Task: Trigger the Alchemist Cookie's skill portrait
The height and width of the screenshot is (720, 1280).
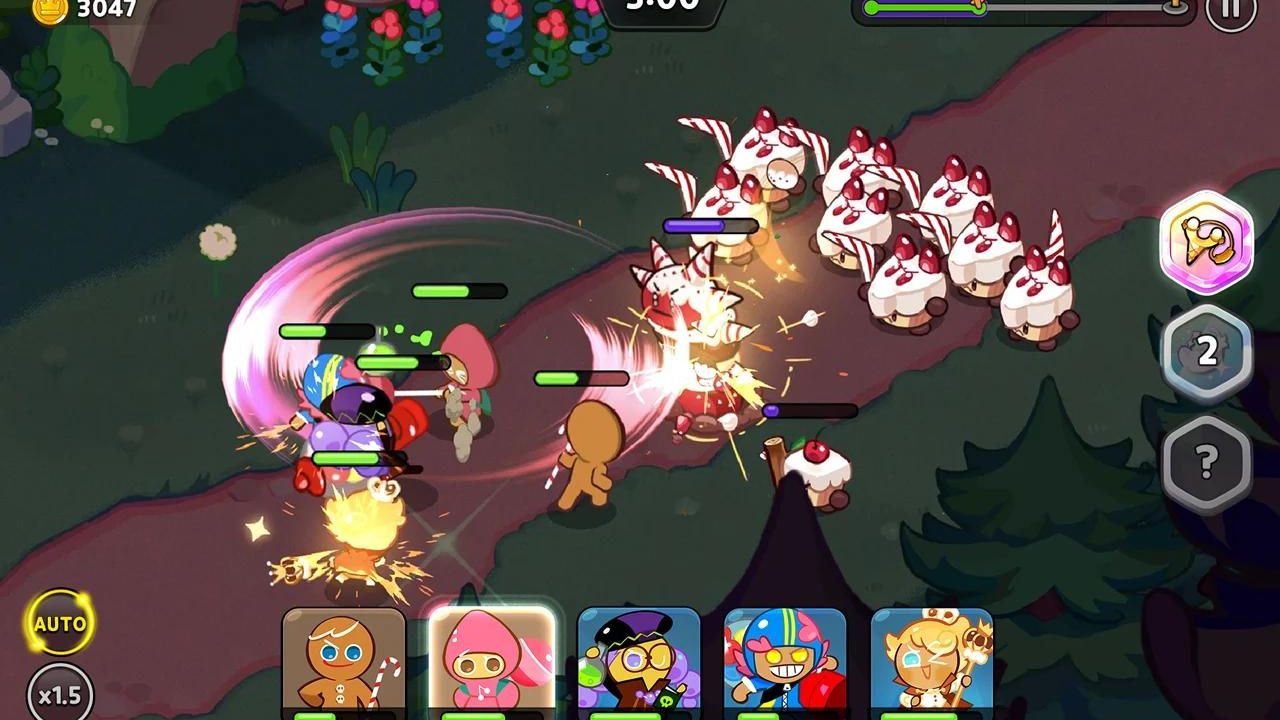Action: point(640,660)
